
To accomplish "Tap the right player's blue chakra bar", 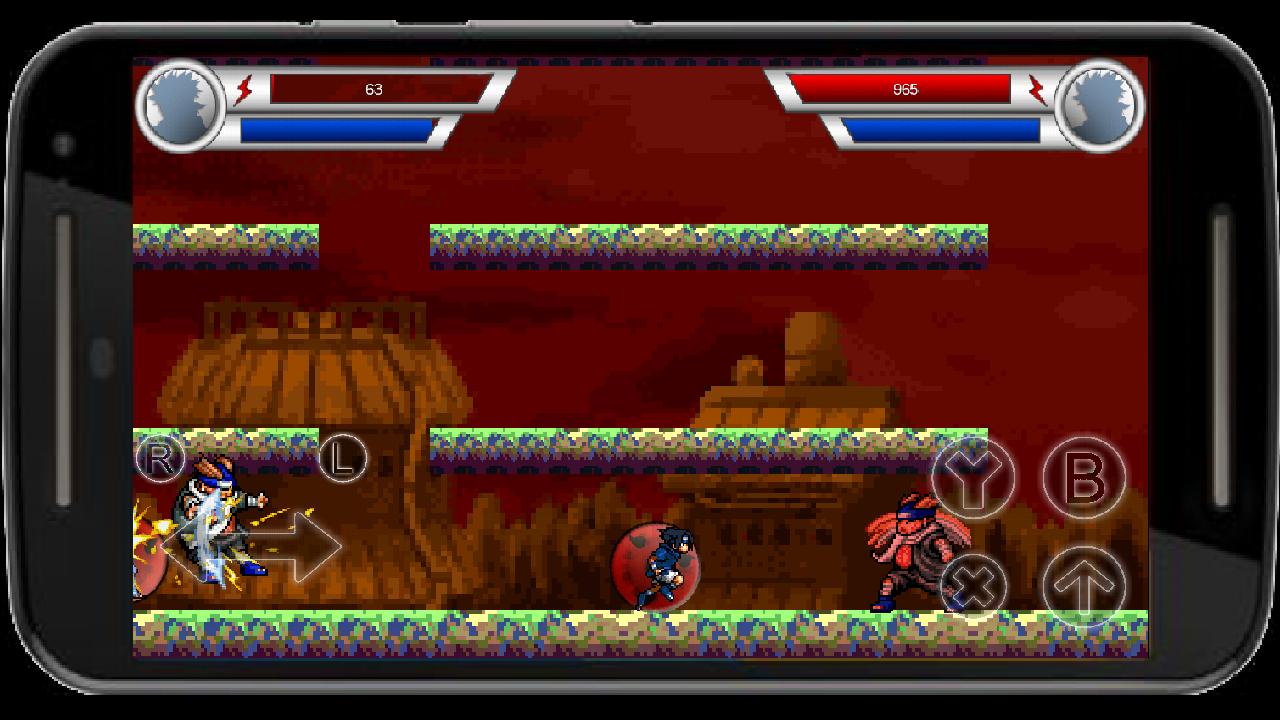I will coord(945,127).
